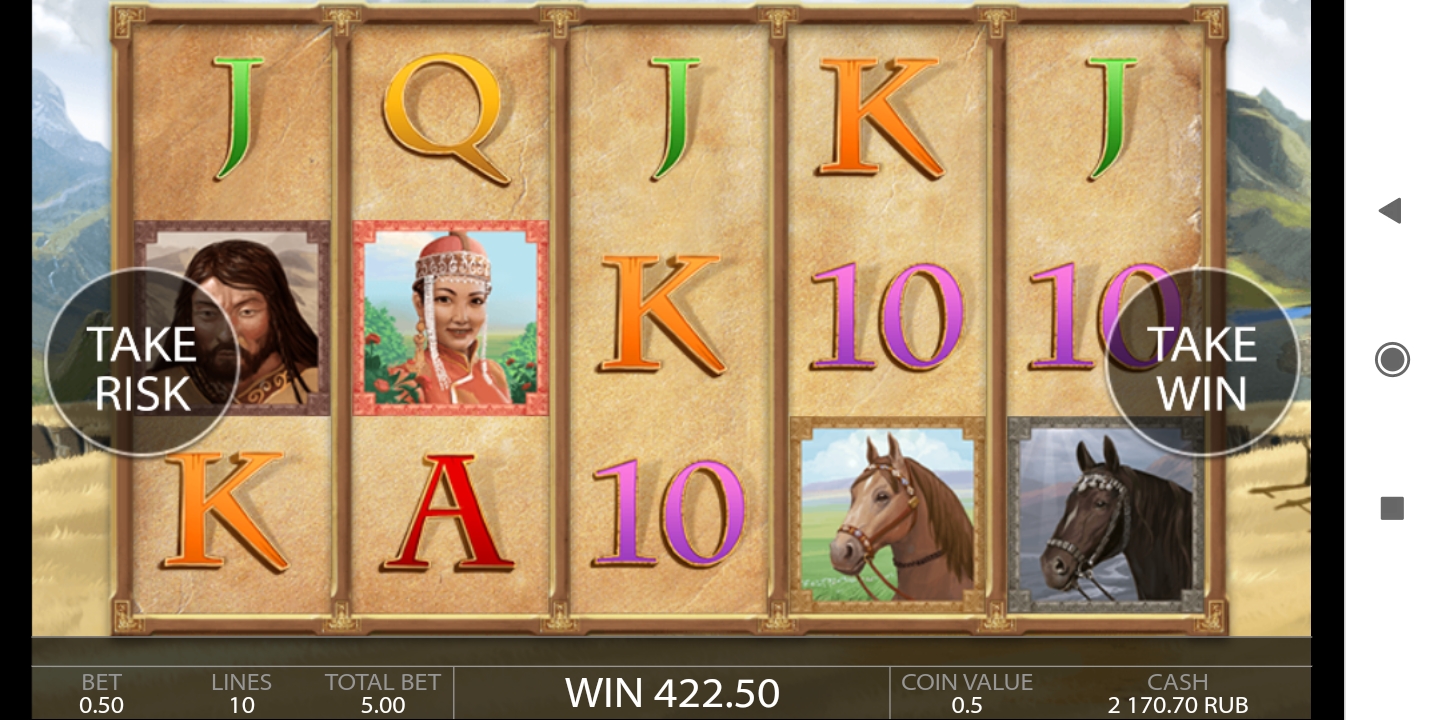Tap the Android back arrow

(1390, 210)
